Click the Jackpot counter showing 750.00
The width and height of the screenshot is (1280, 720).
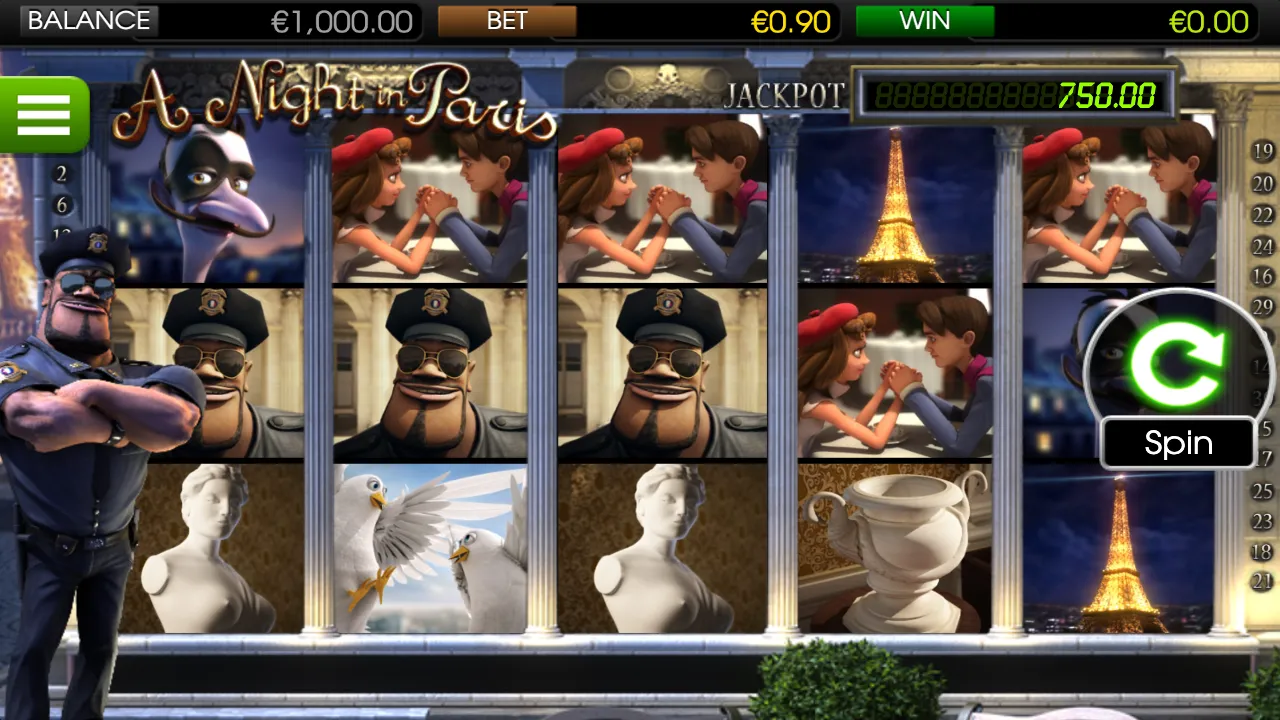coord(1010,97)
